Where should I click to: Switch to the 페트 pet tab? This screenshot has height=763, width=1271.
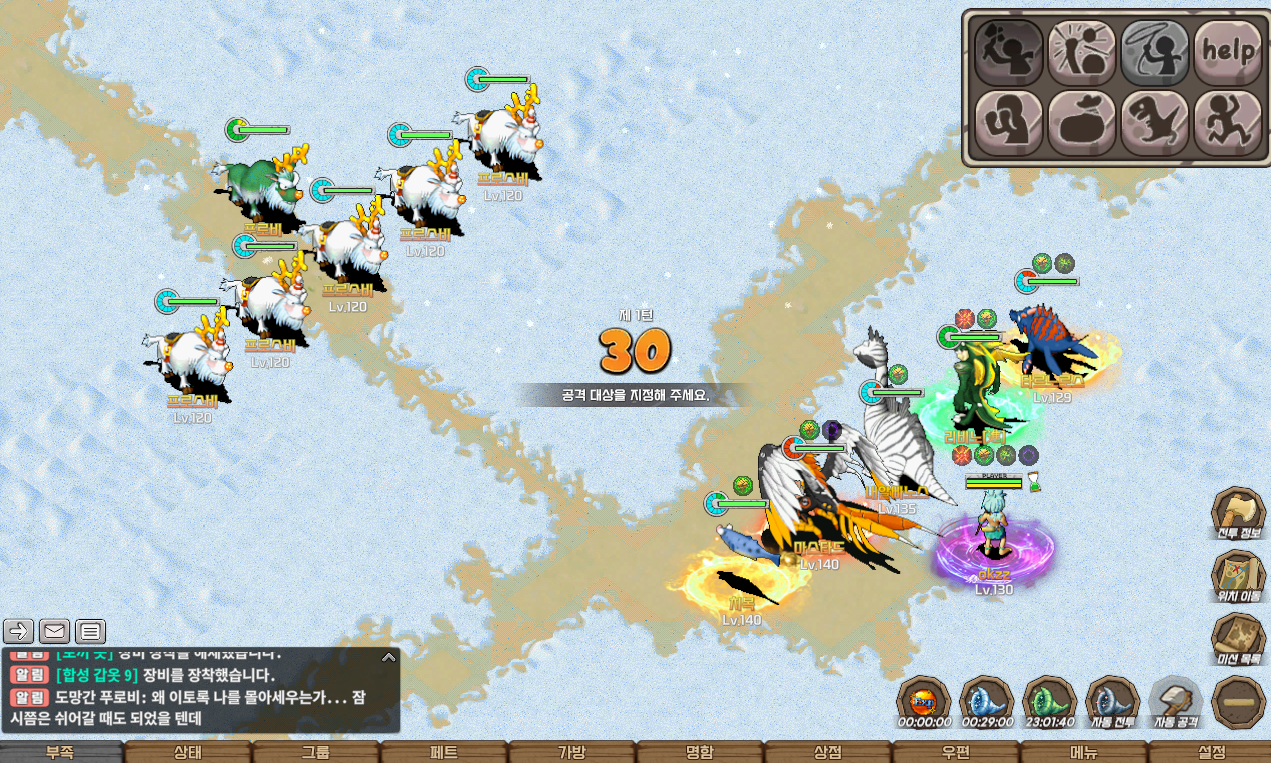pyautogui.click(x=443, y=752)
